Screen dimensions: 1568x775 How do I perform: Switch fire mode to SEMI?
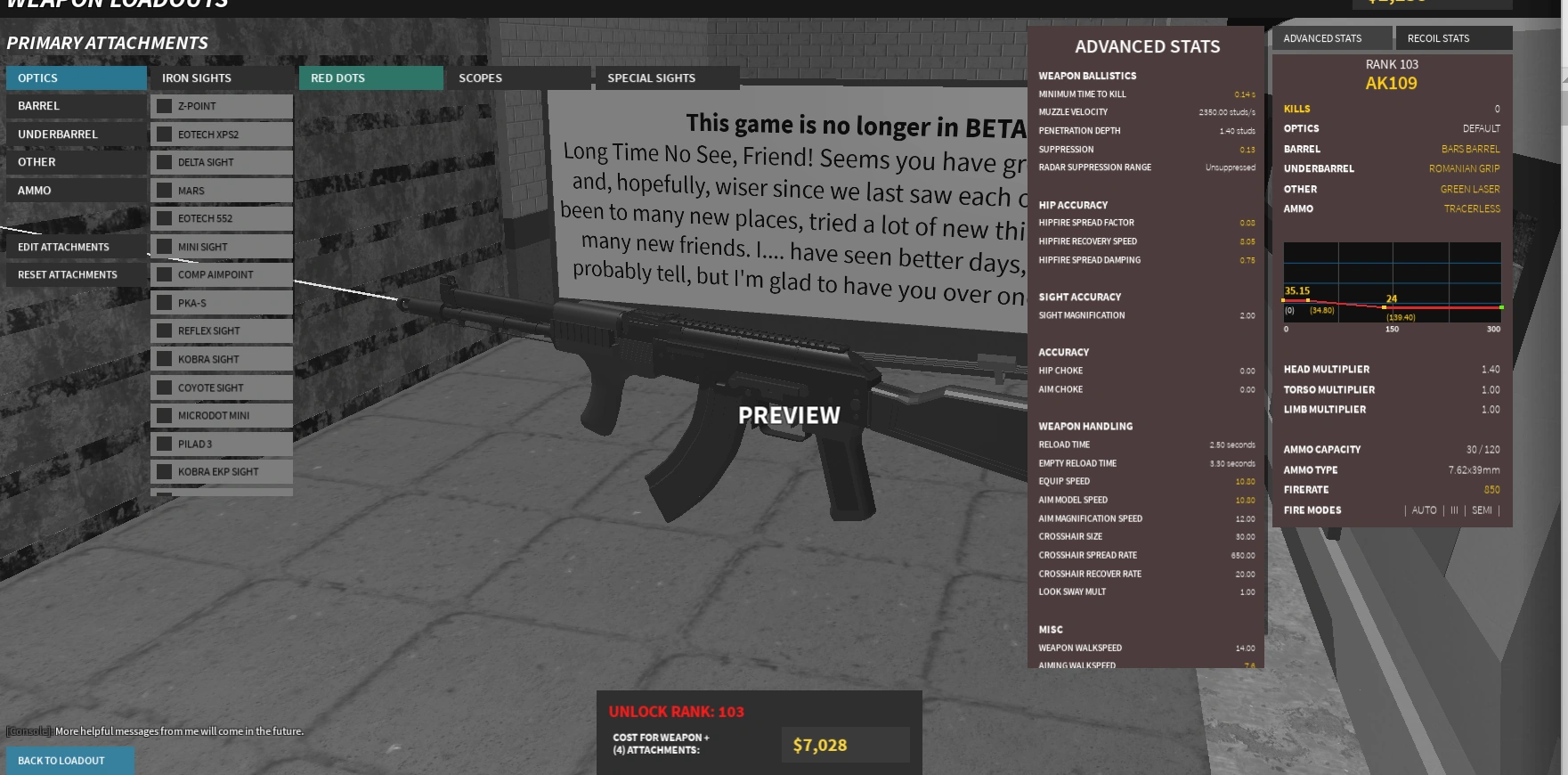(1482, 510)
